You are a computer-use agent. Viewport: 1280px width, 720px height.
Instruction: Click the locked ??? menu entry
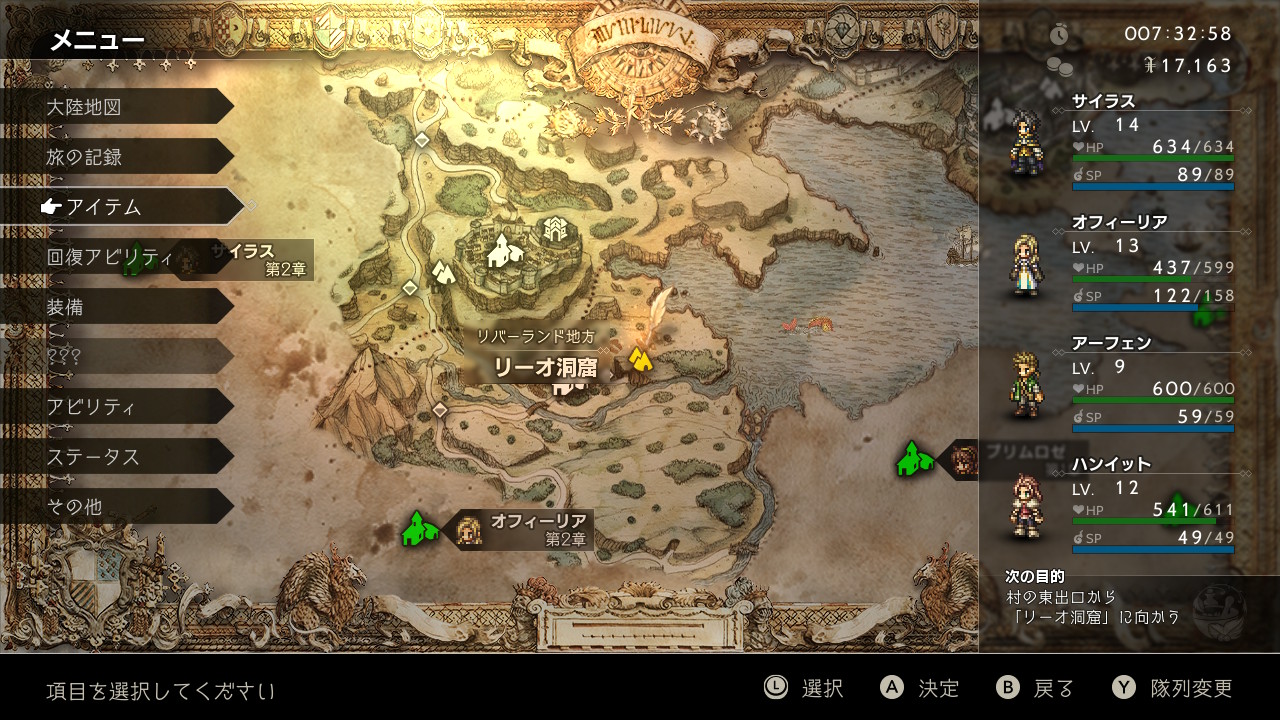tap(115, 357)
